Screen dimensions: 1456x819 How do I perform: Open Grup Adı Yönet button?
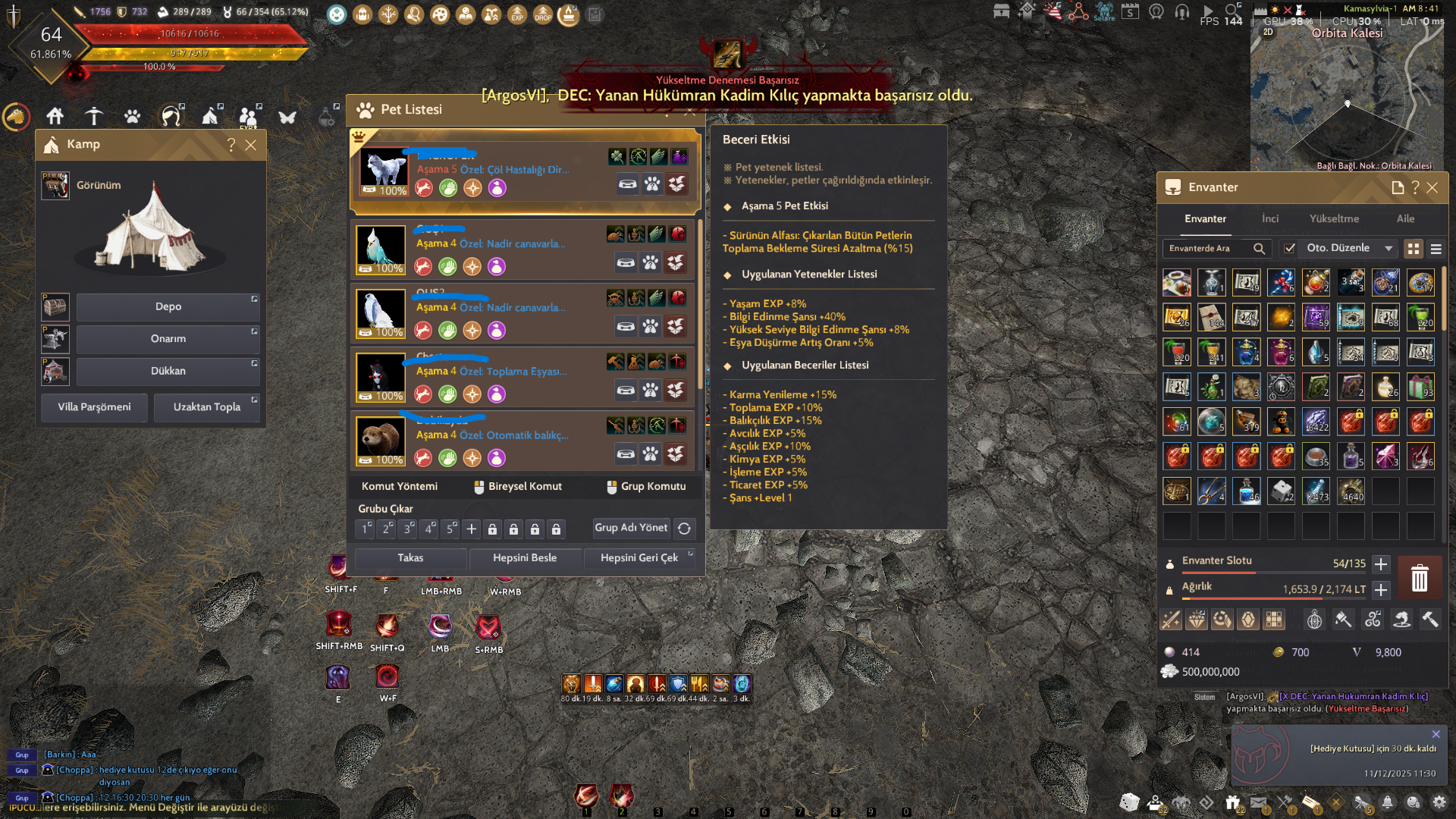click(631, 528)
